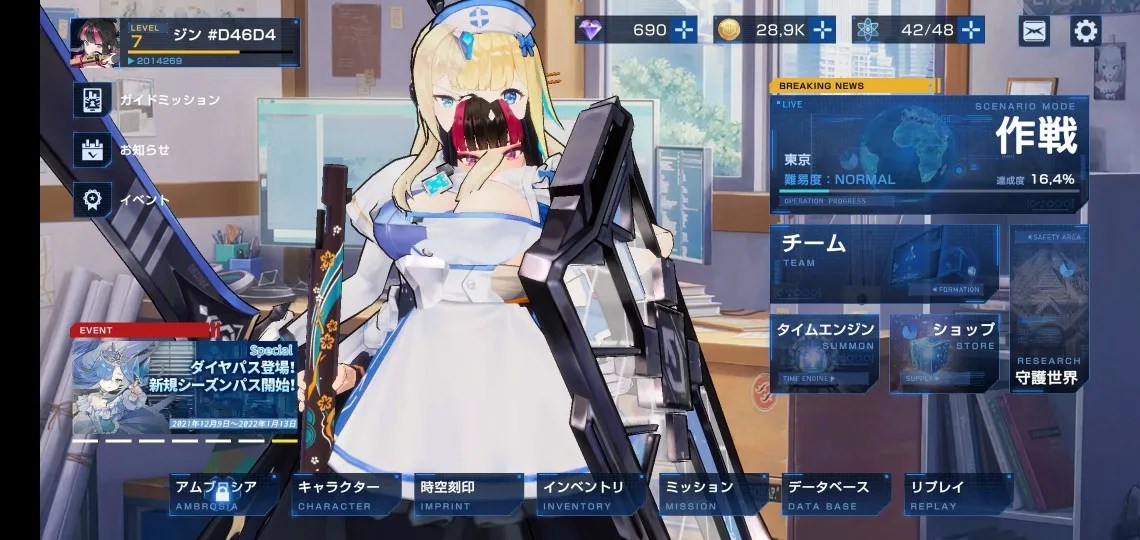1140x540 pixels.
Task: Open the お知らせ notices
Action: 92,150
